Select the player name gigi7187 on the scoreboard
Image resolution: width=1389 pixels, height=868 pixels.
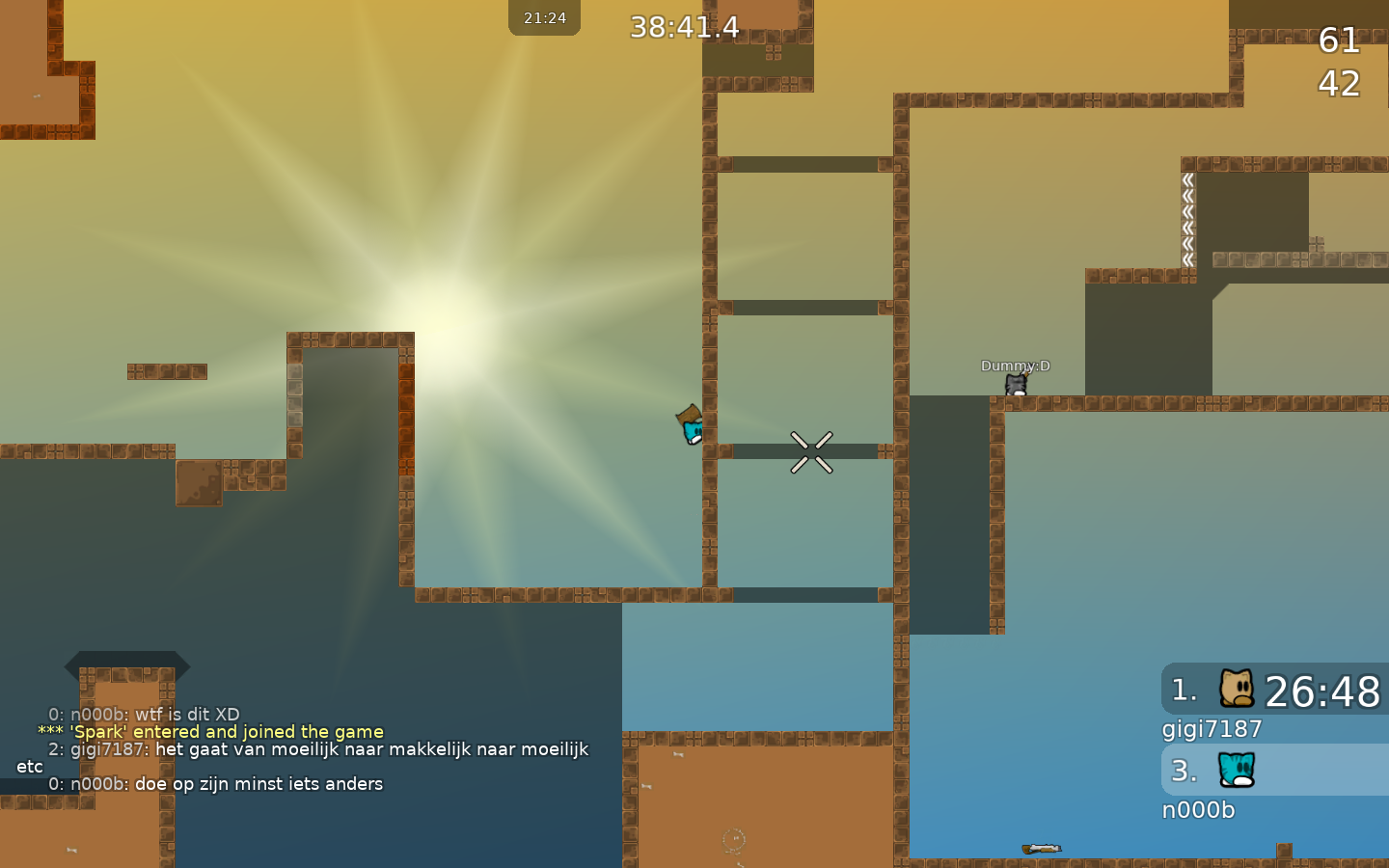click(x=1212, y=730)
